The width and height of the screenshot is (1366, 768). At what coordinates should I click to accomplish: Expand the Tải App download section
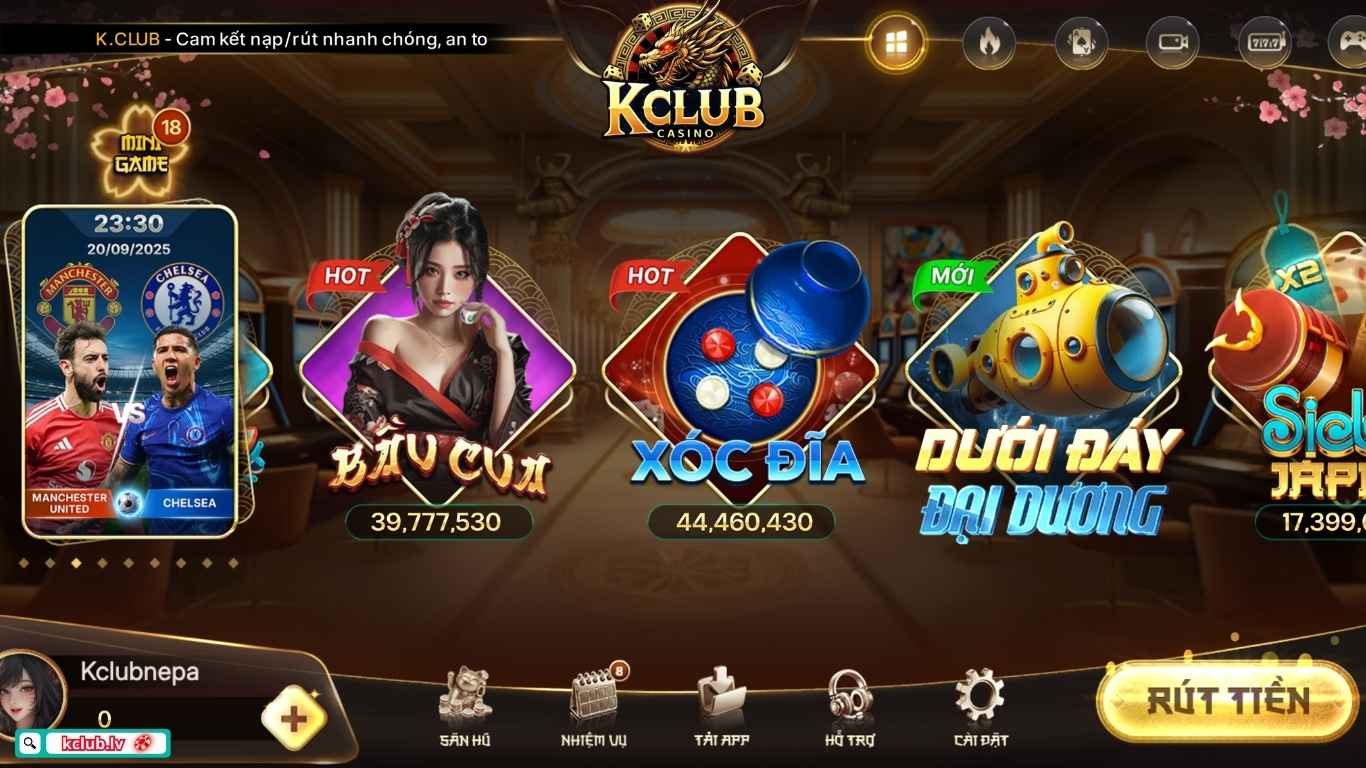[720, 710]
